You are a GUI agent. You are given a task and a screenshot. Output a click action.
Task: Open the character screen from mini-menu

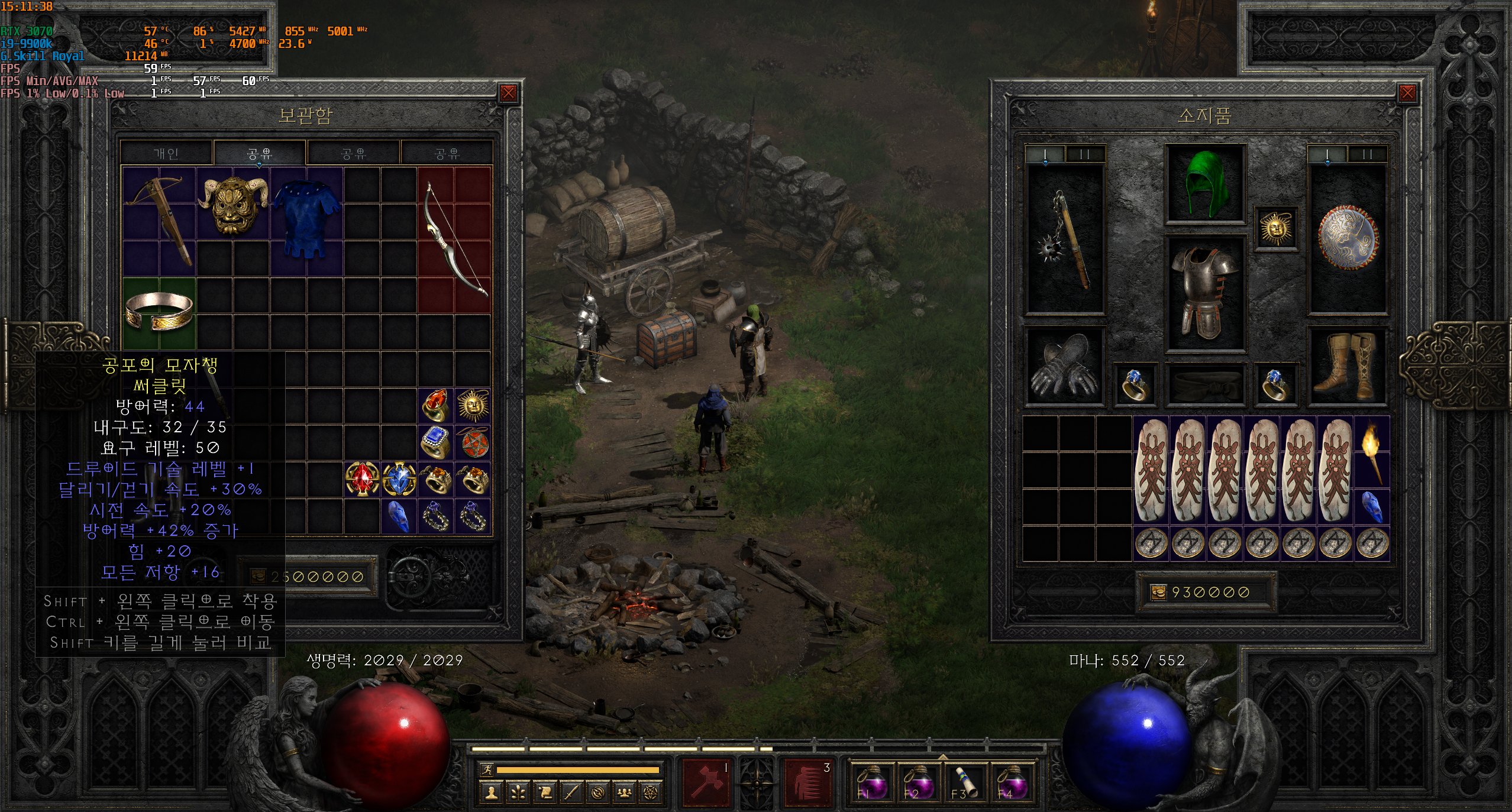click(x=490, y=792)
